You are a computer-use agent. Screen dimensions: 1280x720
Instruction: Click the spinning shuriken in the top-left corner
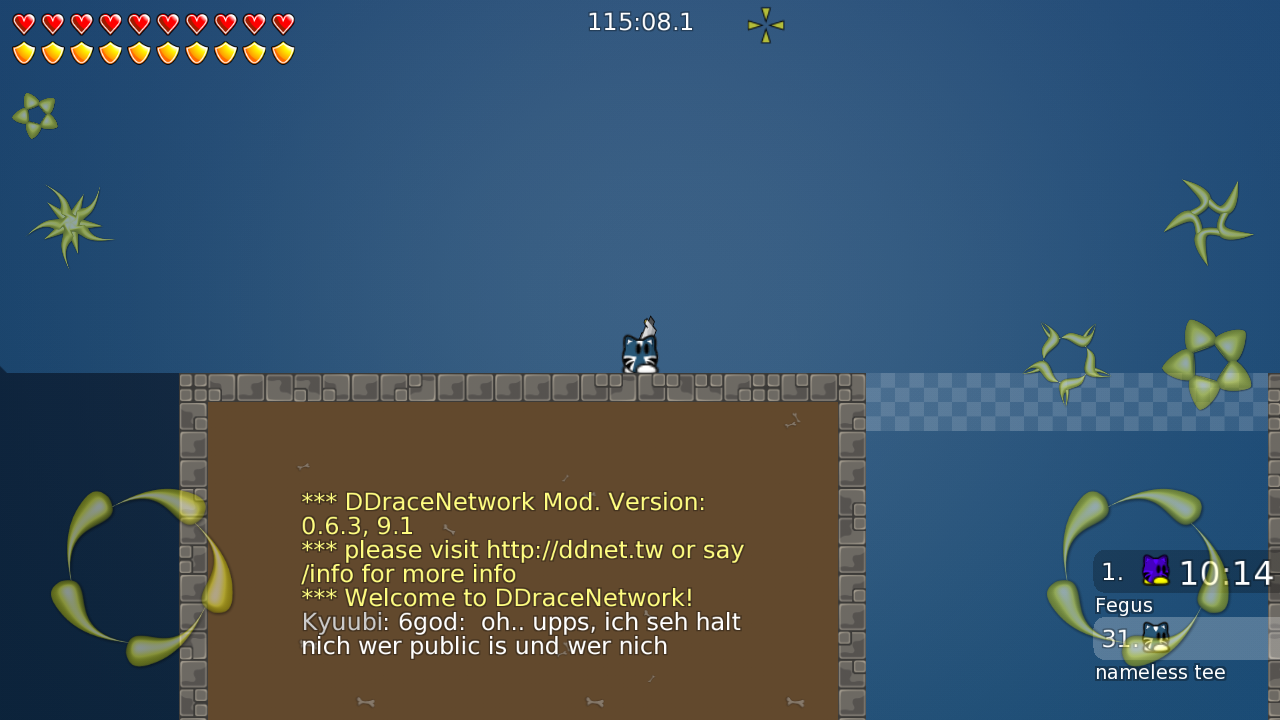tap(35, 114)
